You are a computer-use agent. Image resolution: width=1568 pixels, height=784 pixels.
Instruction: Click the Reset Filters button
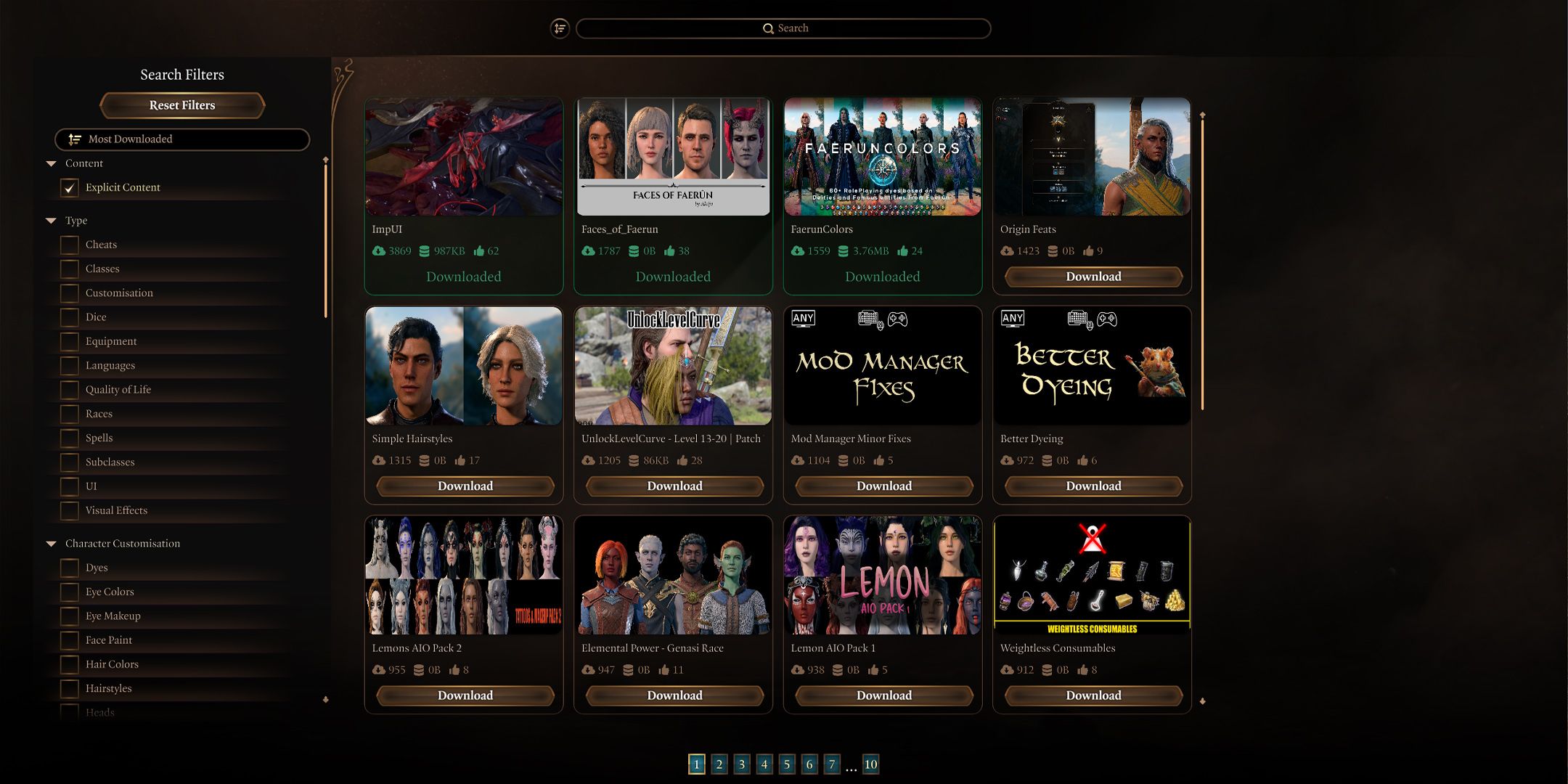(x=182, y=105)
